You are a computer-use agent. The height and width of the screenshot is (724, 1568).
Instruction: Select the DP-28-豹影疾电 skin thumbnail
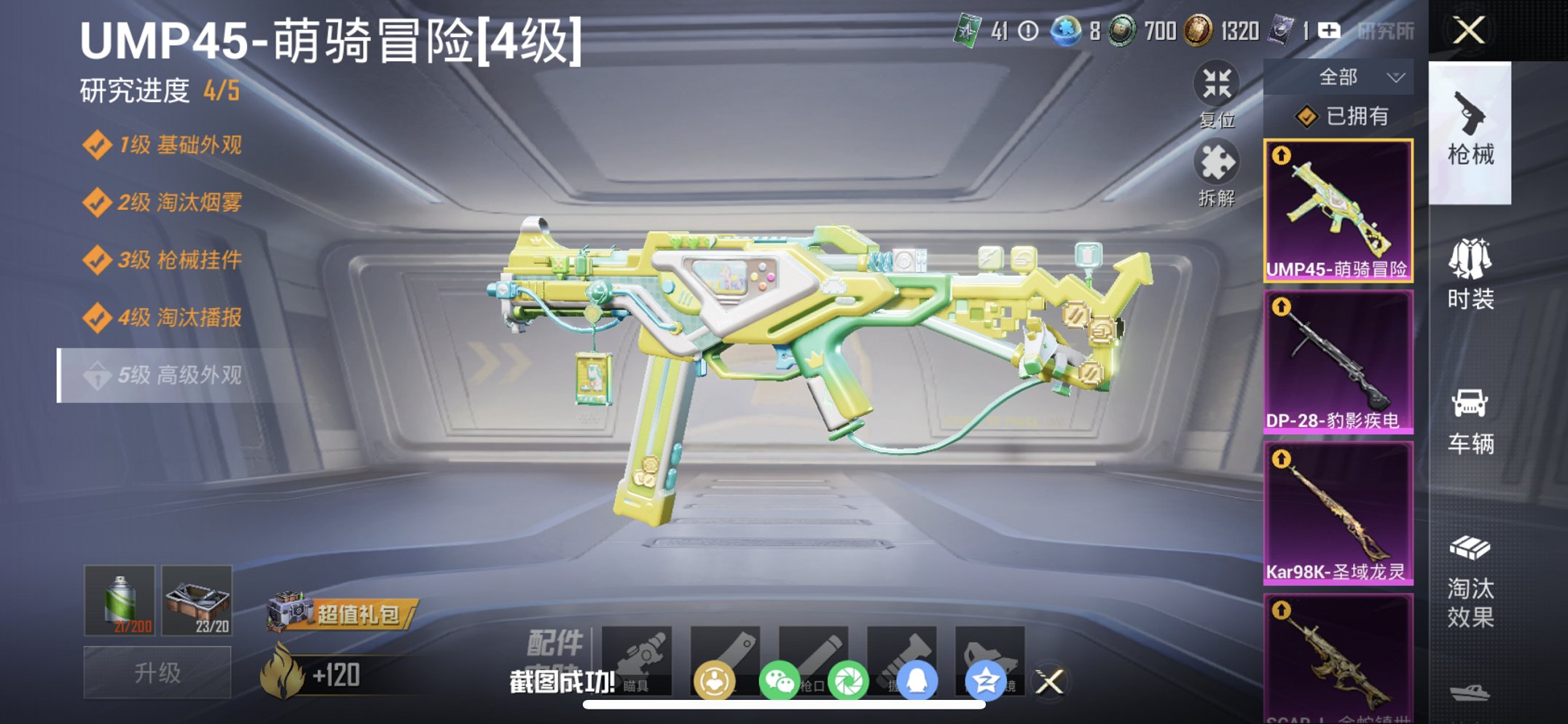(x=1338, y=357)
